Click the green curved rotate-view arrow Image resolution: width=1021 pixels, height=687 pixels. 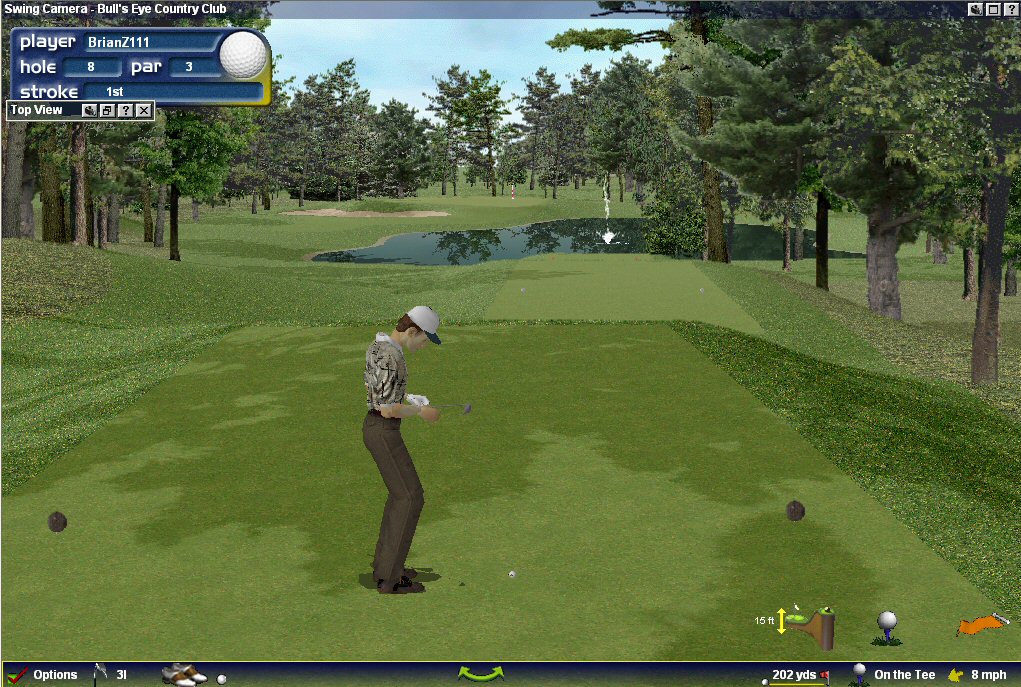coord(481,675)
